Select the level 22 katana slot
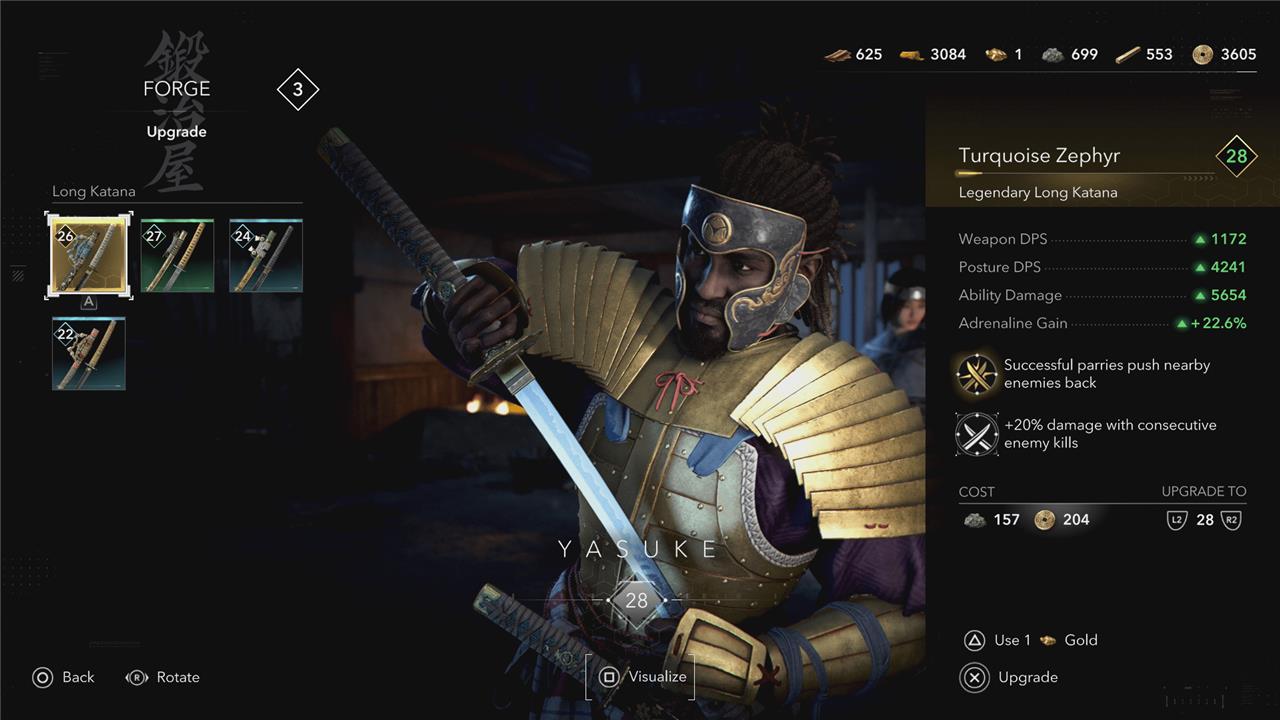Viewport: 1280px width, 720px height. pyautogui.click(x=89, y=353)
